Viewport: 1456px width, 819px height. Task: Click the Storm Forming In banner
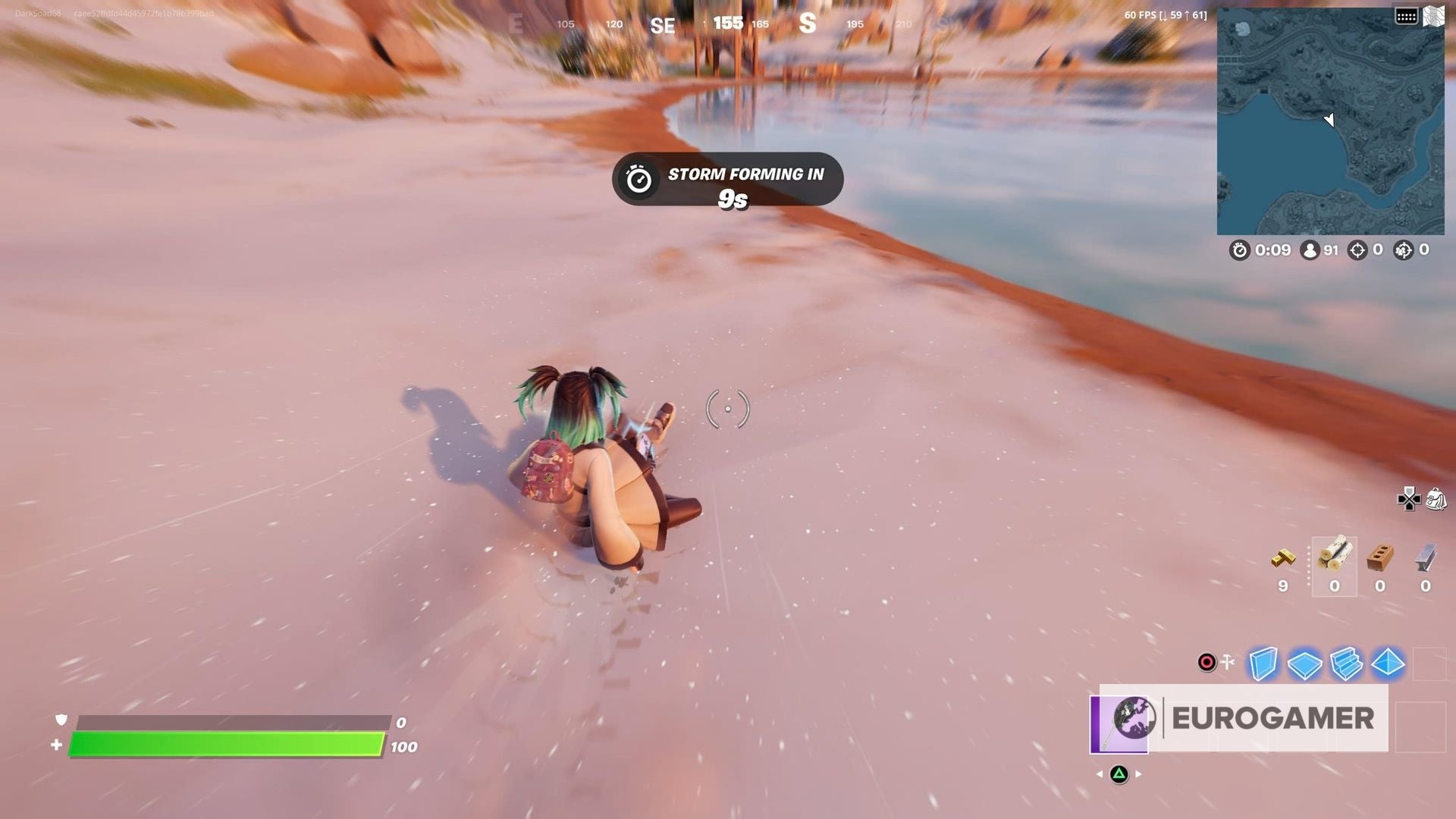pyautogui.click(x=728, y=182)
